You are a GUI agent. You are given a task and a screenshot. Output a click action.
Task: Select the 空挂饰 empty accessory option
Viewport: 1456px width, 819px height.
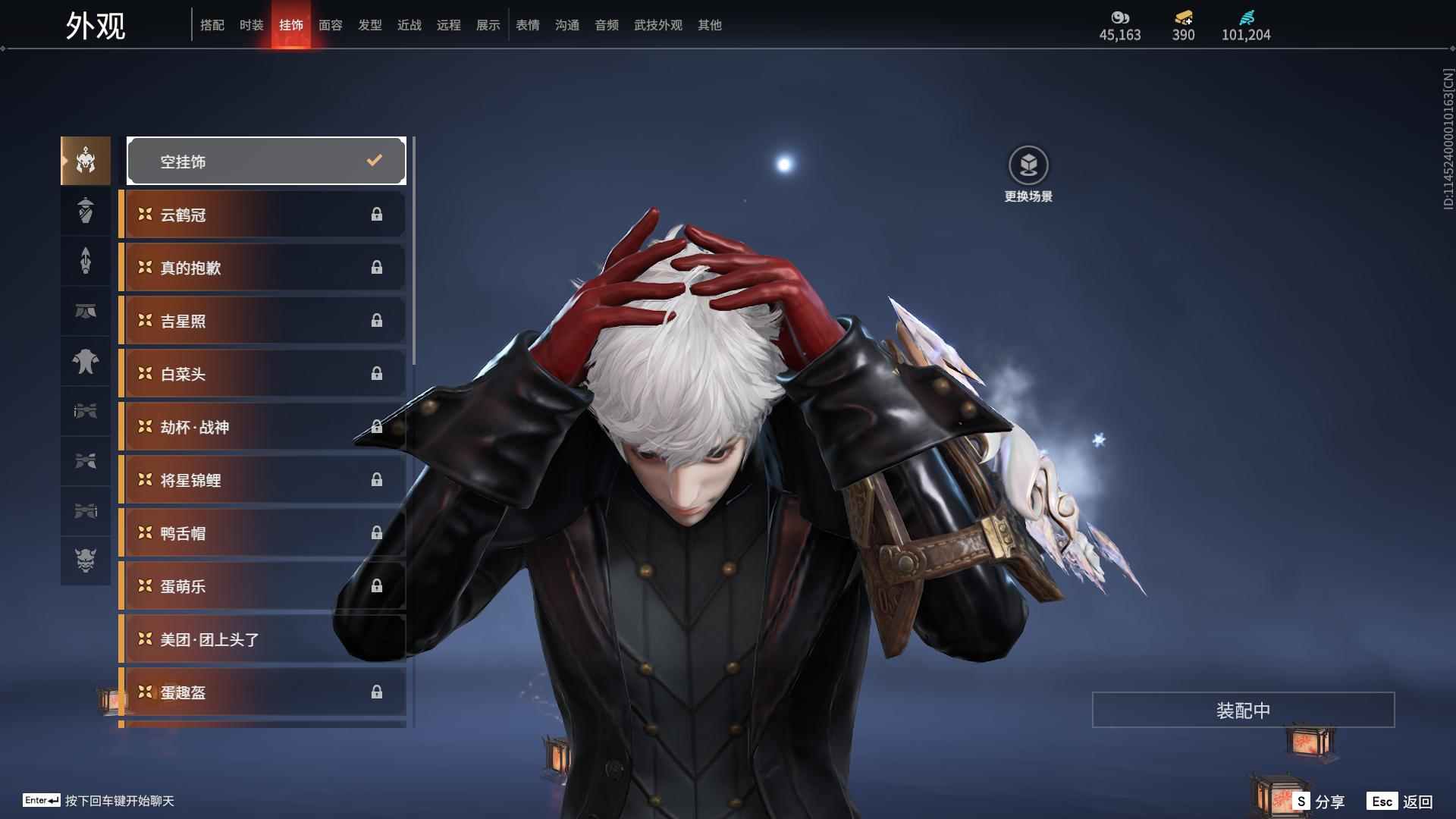(266, 161)
